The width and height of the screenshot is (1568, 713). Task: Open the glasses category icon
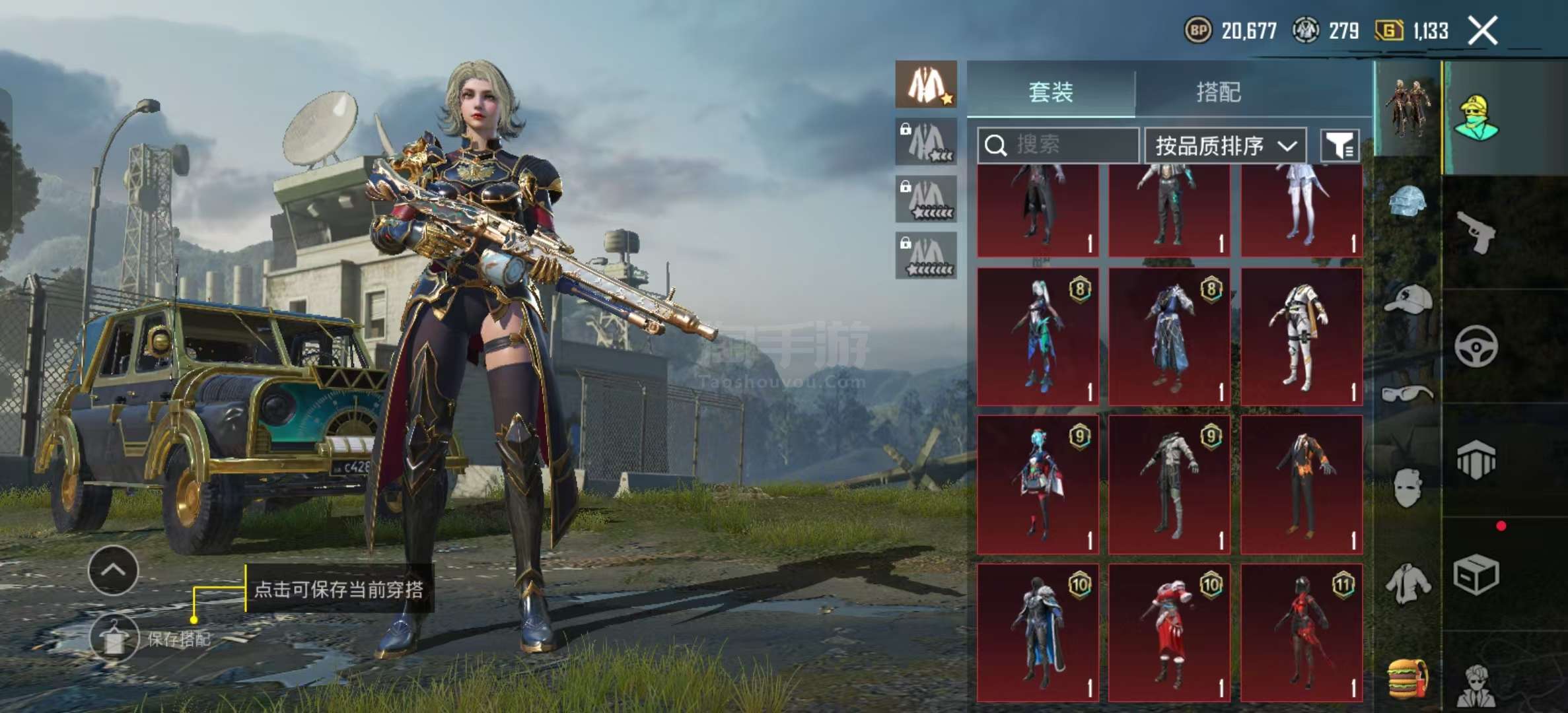(1408, 394)
